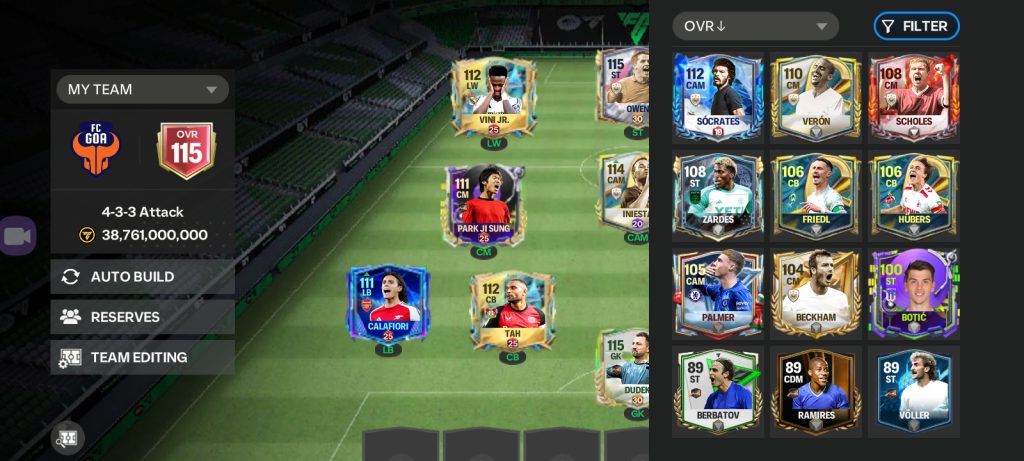Image resolution: width=1024 pixels, height=461 pixels.
Task: Select the Sócrates 112 CAM card
Action: tap(718, 97)
